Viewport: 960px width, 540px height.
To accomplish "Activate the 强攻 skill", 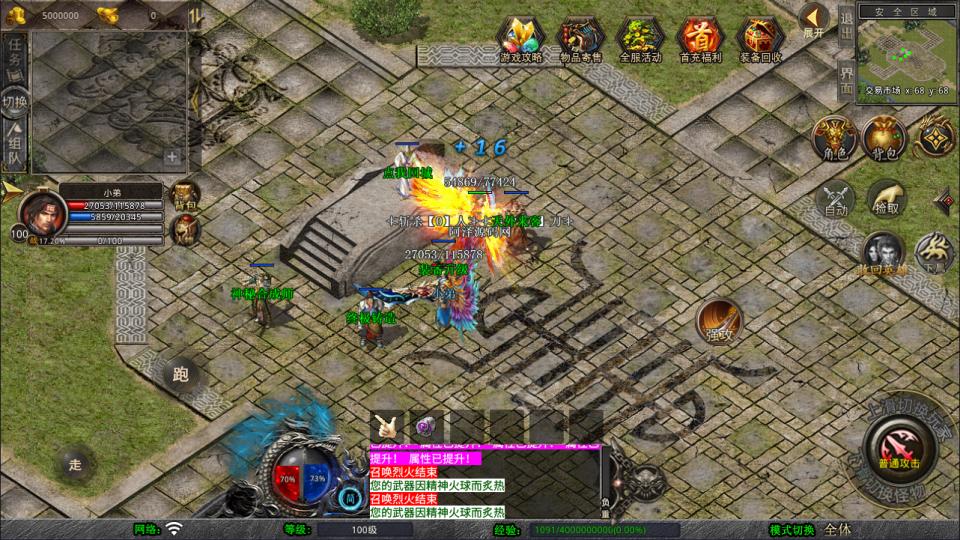I will click(718, 320).
